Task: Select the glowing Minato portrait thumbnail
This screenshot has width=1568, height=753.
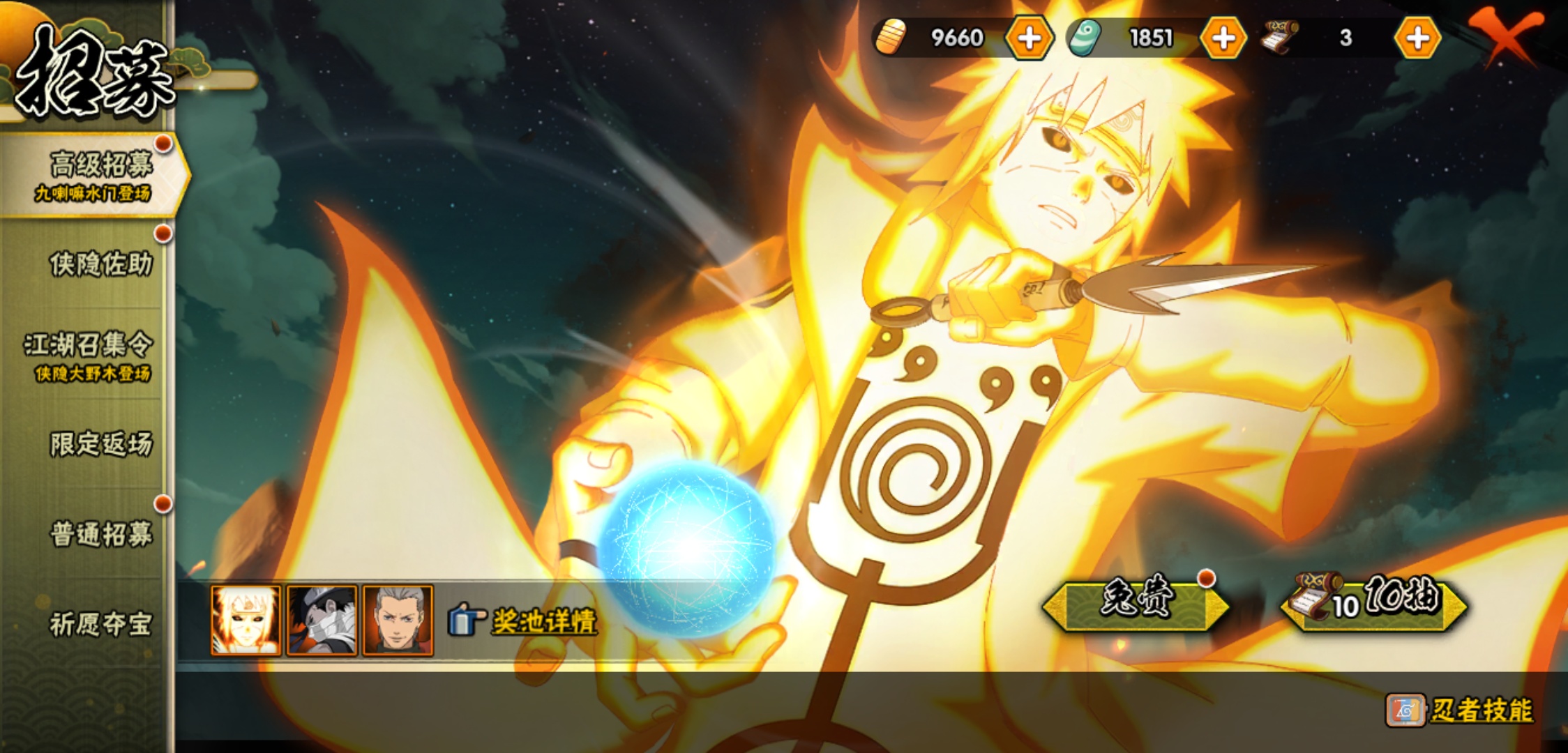Action: (x=246, y=621)
